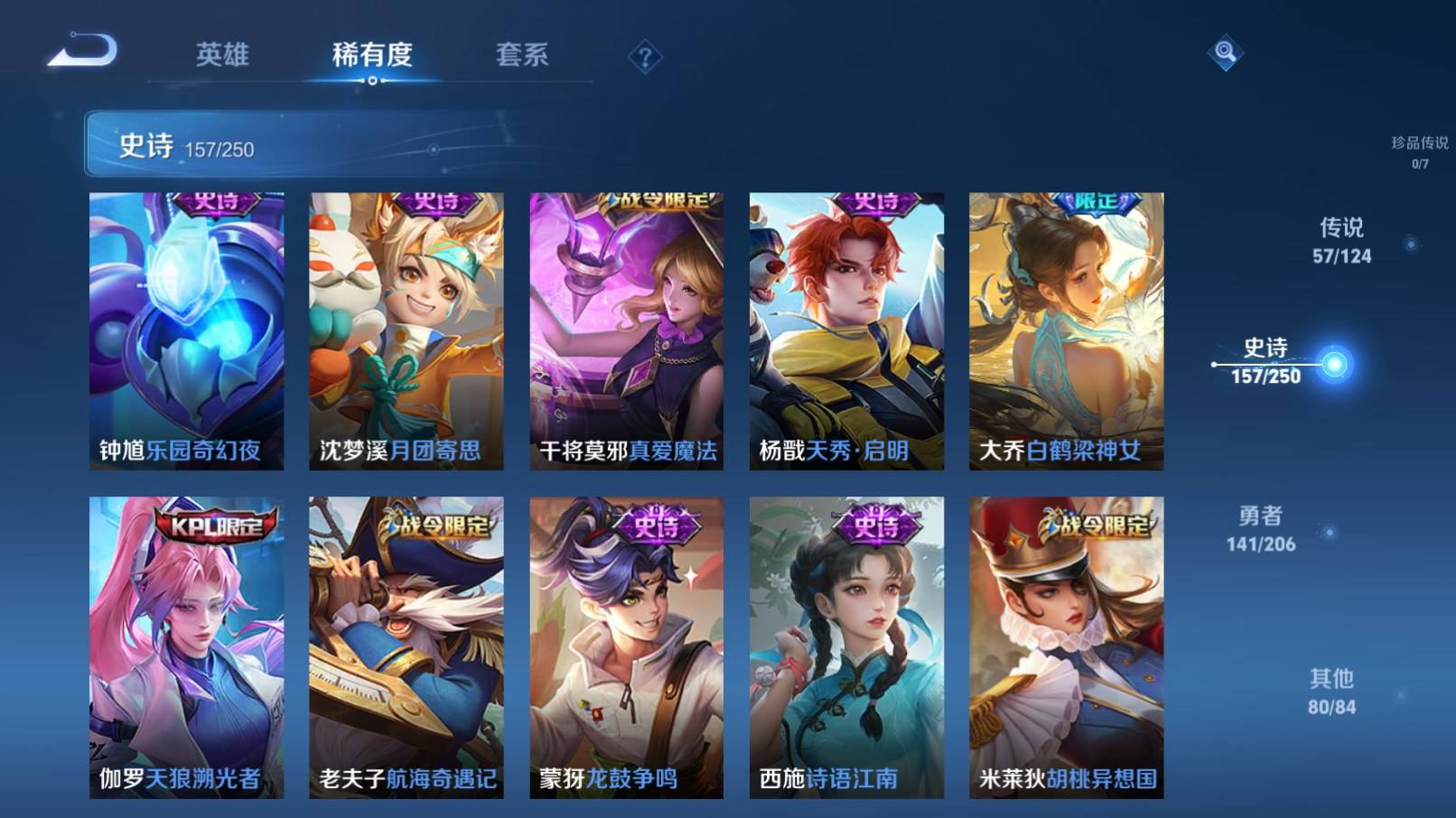
Task: Select the 史诗 157/250 rarity marker
Action: point(1266,361)
